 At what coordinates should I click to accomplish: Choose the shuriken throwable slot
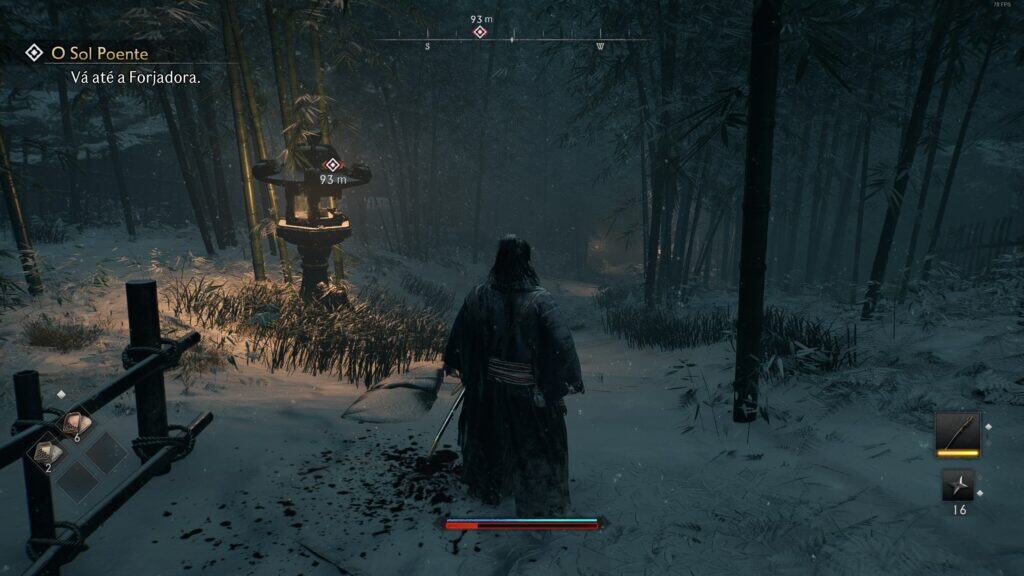point(957,486)
